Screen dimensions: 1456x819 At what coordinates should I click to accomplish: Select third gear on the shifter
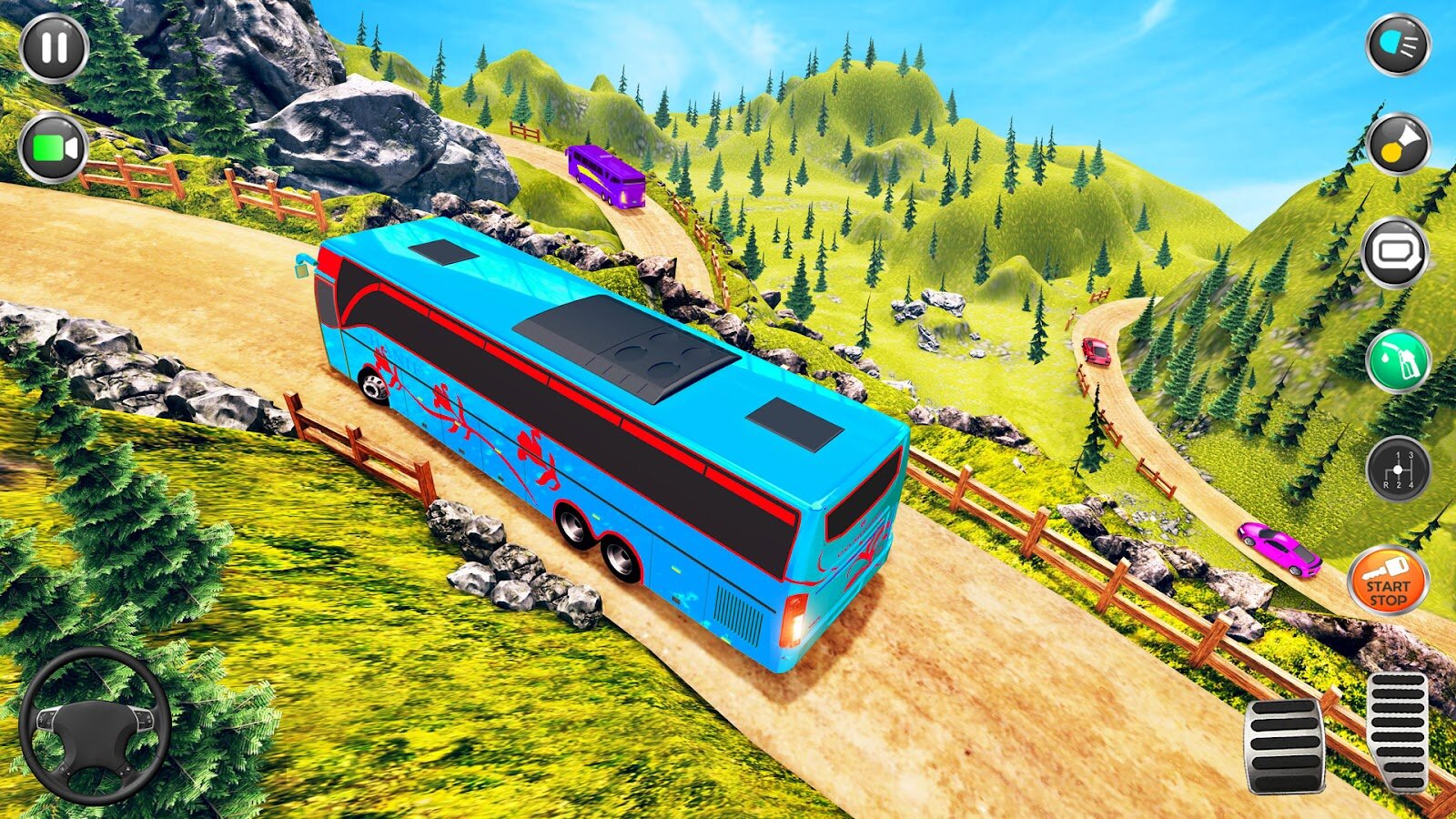pos(1411,455)
